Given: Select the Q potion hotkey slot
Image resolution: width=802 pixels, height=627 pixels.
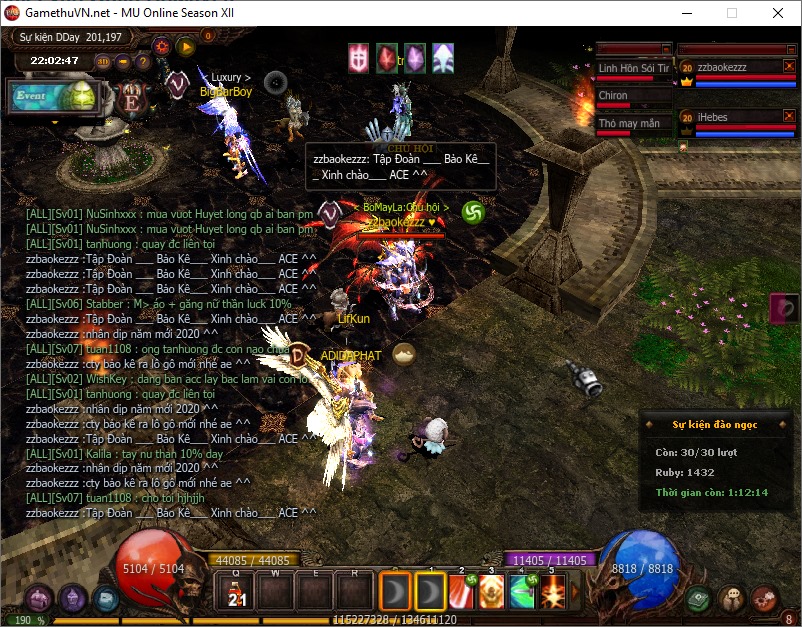Looking at the screenshot, I should pyautogui.click(x=236, y=590).
